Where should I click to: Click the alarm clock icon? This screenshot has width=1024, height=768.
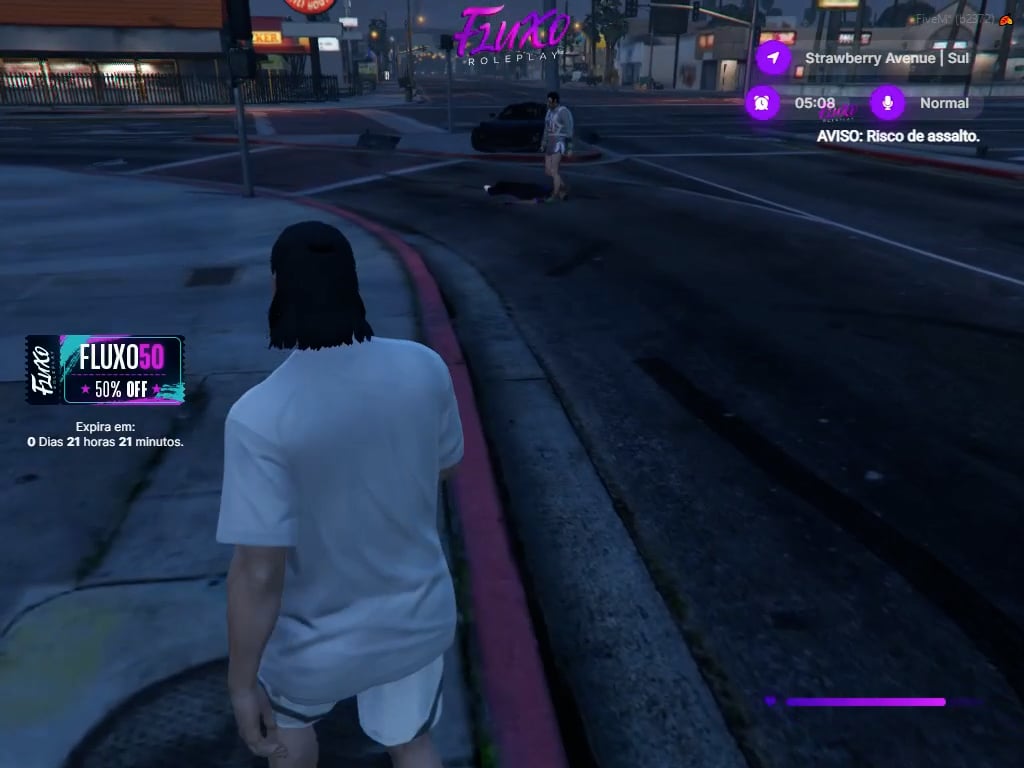point(762,103)
